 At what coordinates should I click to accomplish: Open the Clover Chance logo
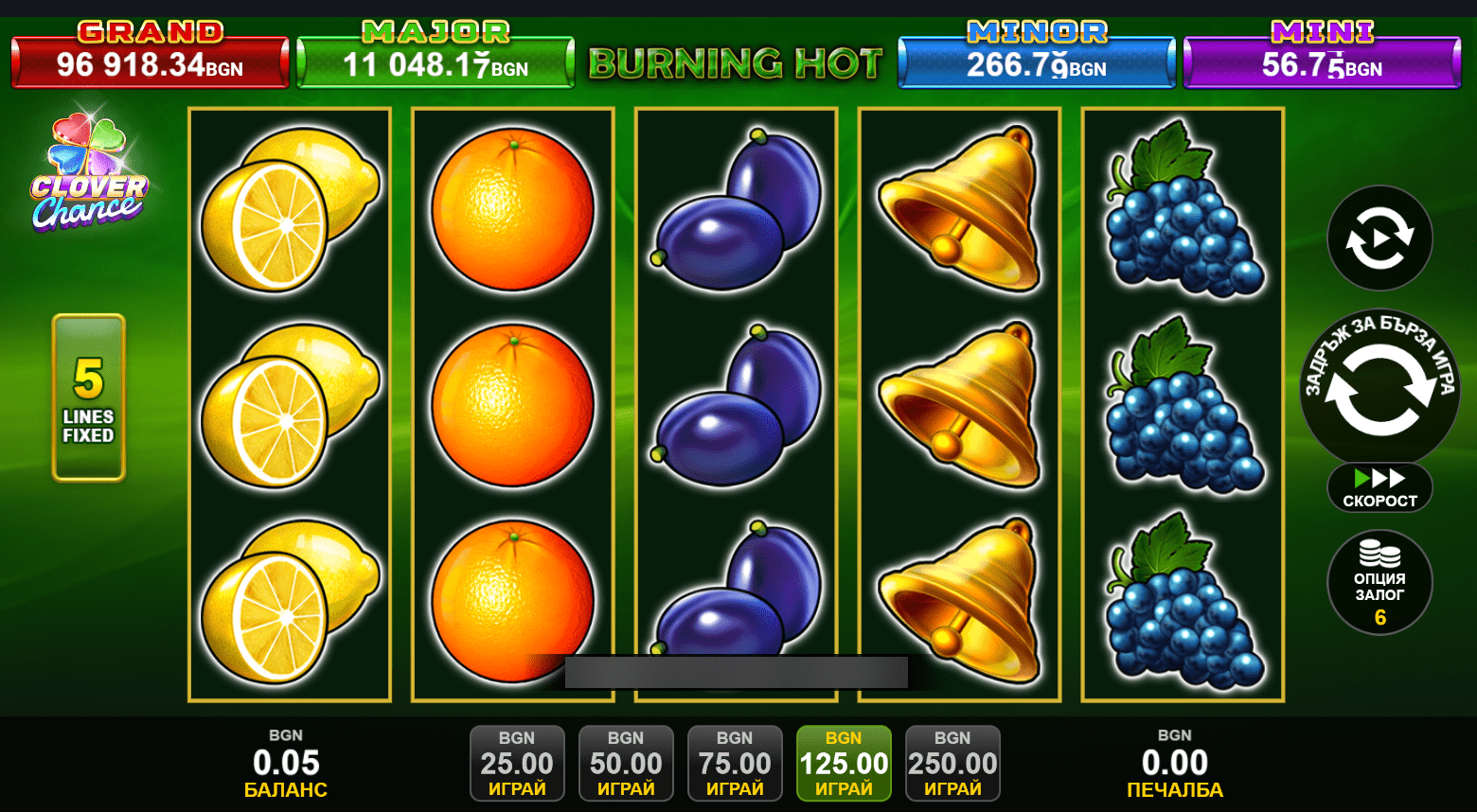click(x=88, y=174)
